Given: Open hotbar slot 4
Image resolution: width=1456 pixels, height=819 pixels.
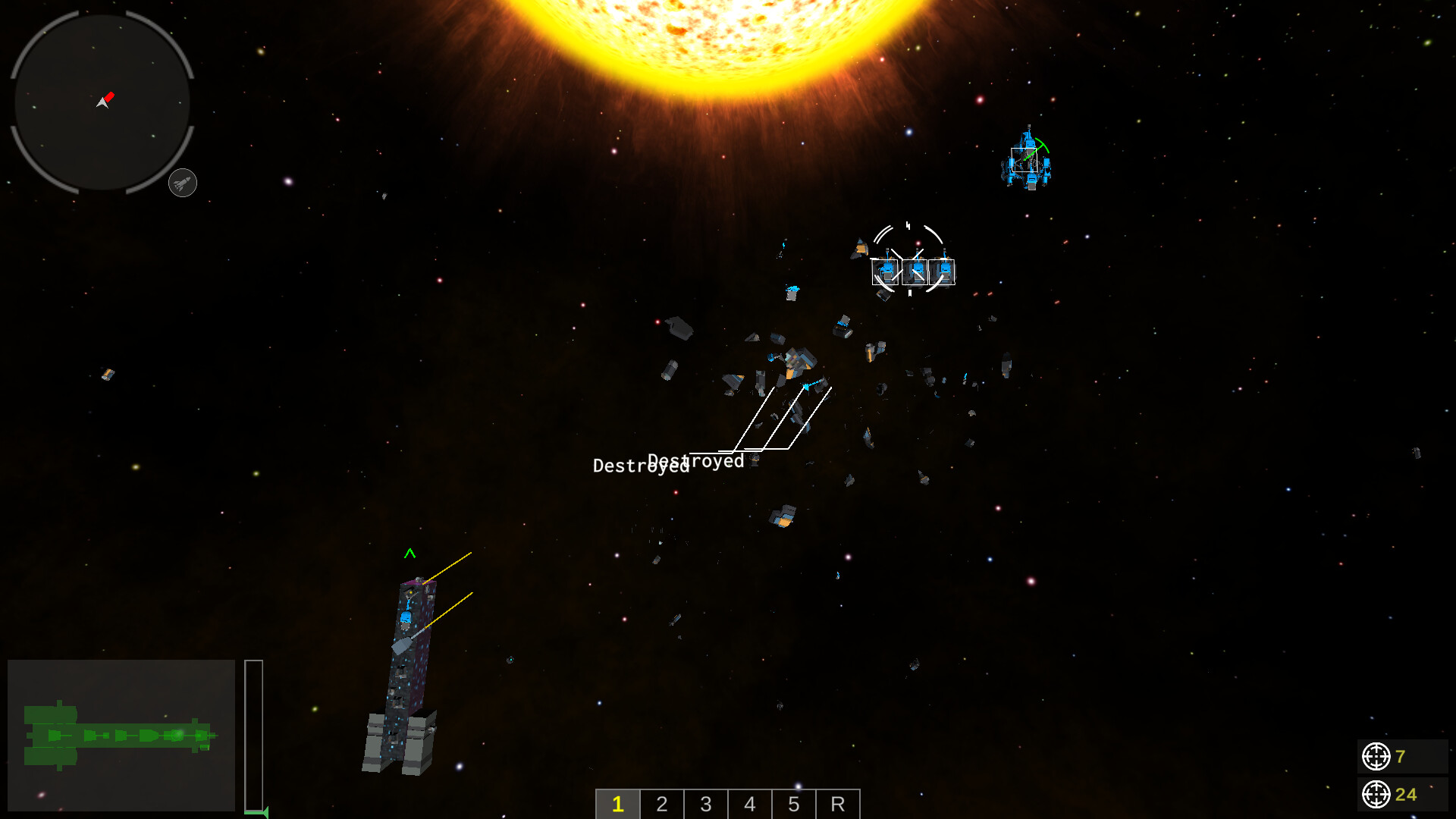Looking at the screenshot, I should tap(749, 805).
